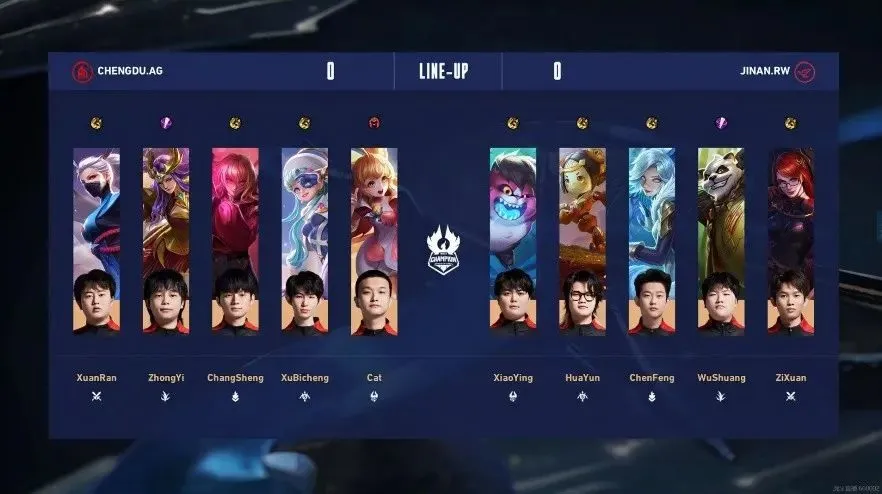Click the CHENGDU.AG team logo
Screen dimensions: 882x494
82,72
